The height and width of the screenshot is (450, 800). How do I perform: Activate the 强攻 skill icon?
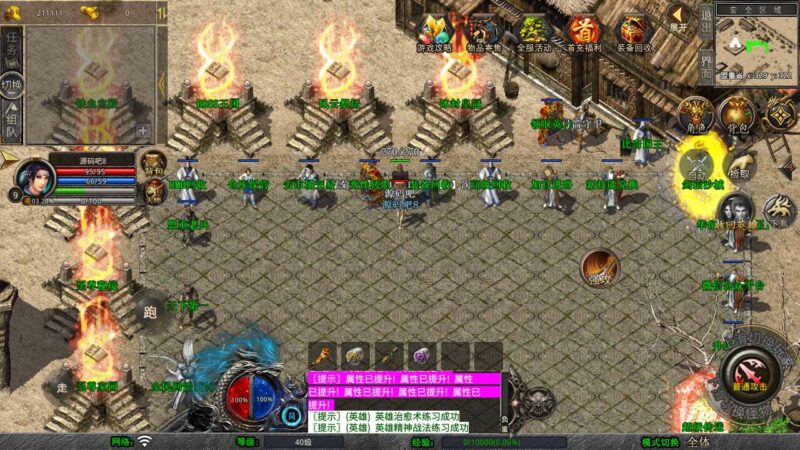pyautogui.click(x=600, y=266)
